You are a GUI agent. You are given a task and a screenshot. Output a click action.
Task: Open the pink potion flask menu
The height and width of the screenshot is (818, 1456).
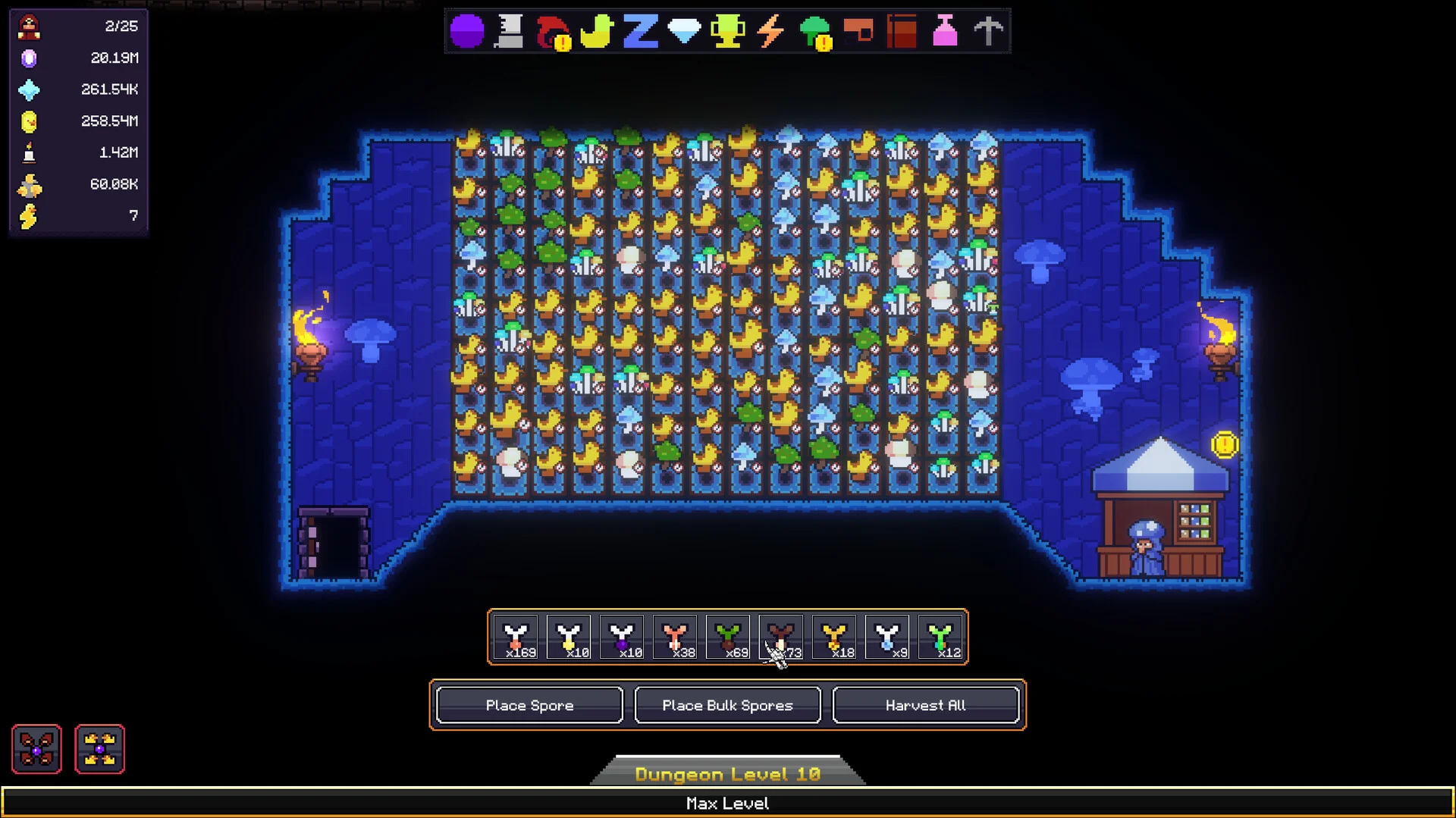(945, 32)
